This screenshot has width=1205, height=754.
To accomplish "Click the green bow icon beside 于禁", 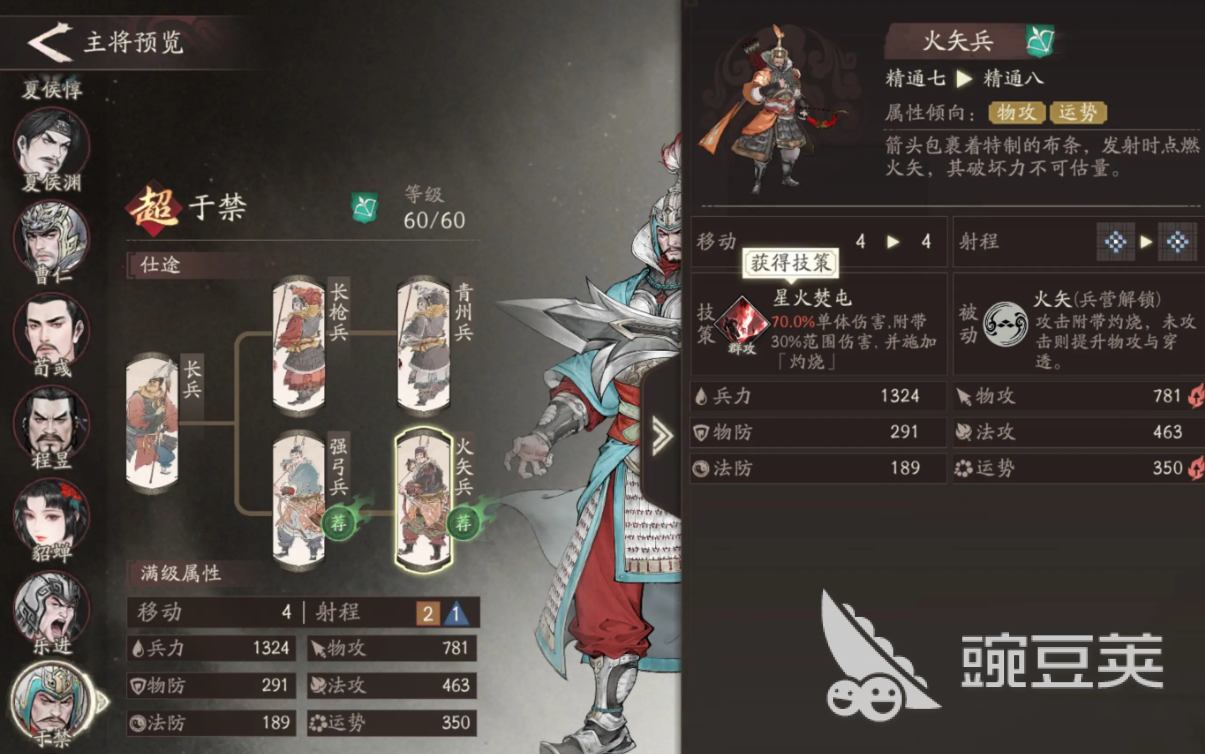I will [x=364, y=208].
